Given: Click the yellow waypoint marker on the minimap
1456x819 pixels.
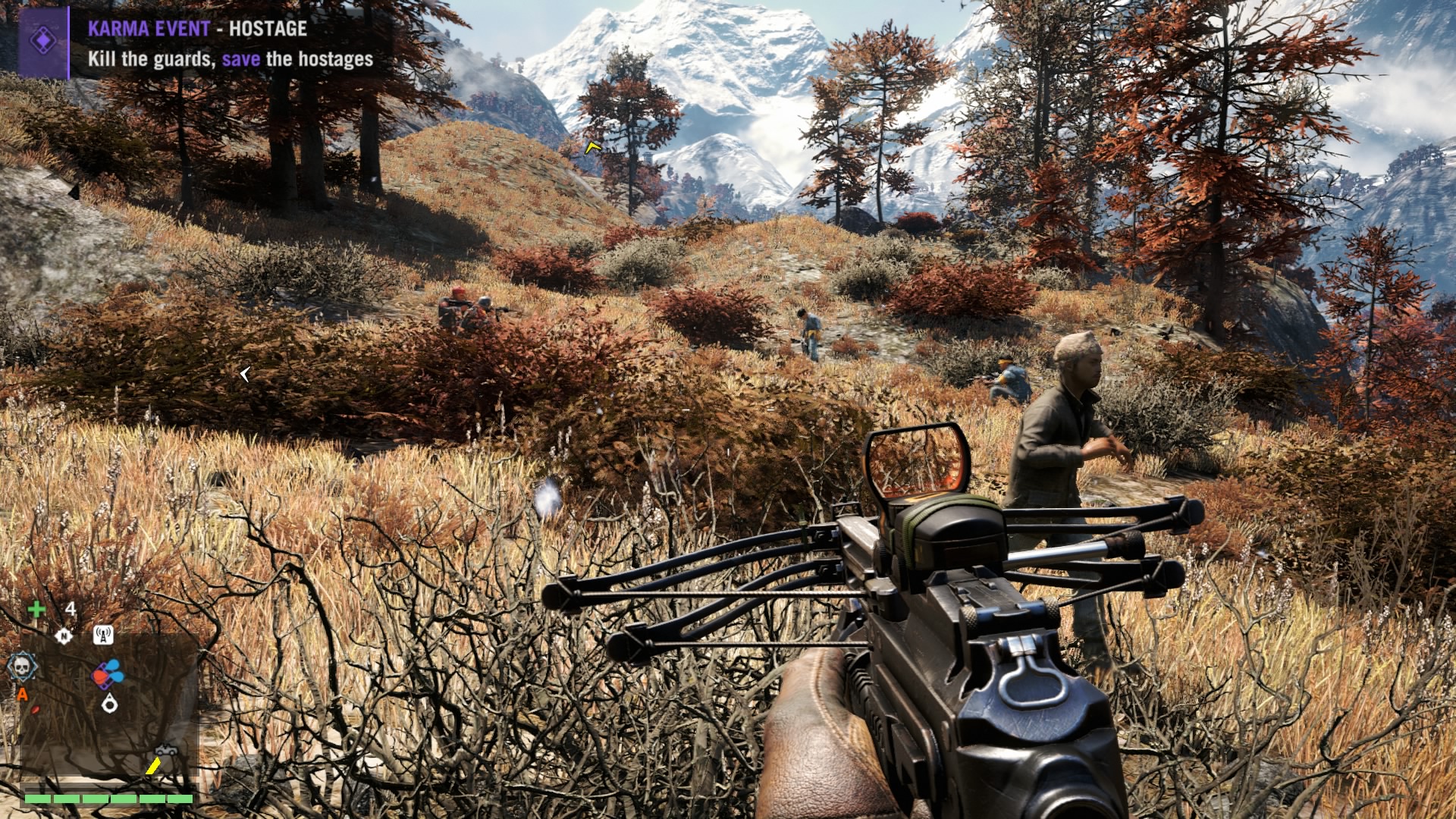Looking at the screenshot, I should [153, 766].
